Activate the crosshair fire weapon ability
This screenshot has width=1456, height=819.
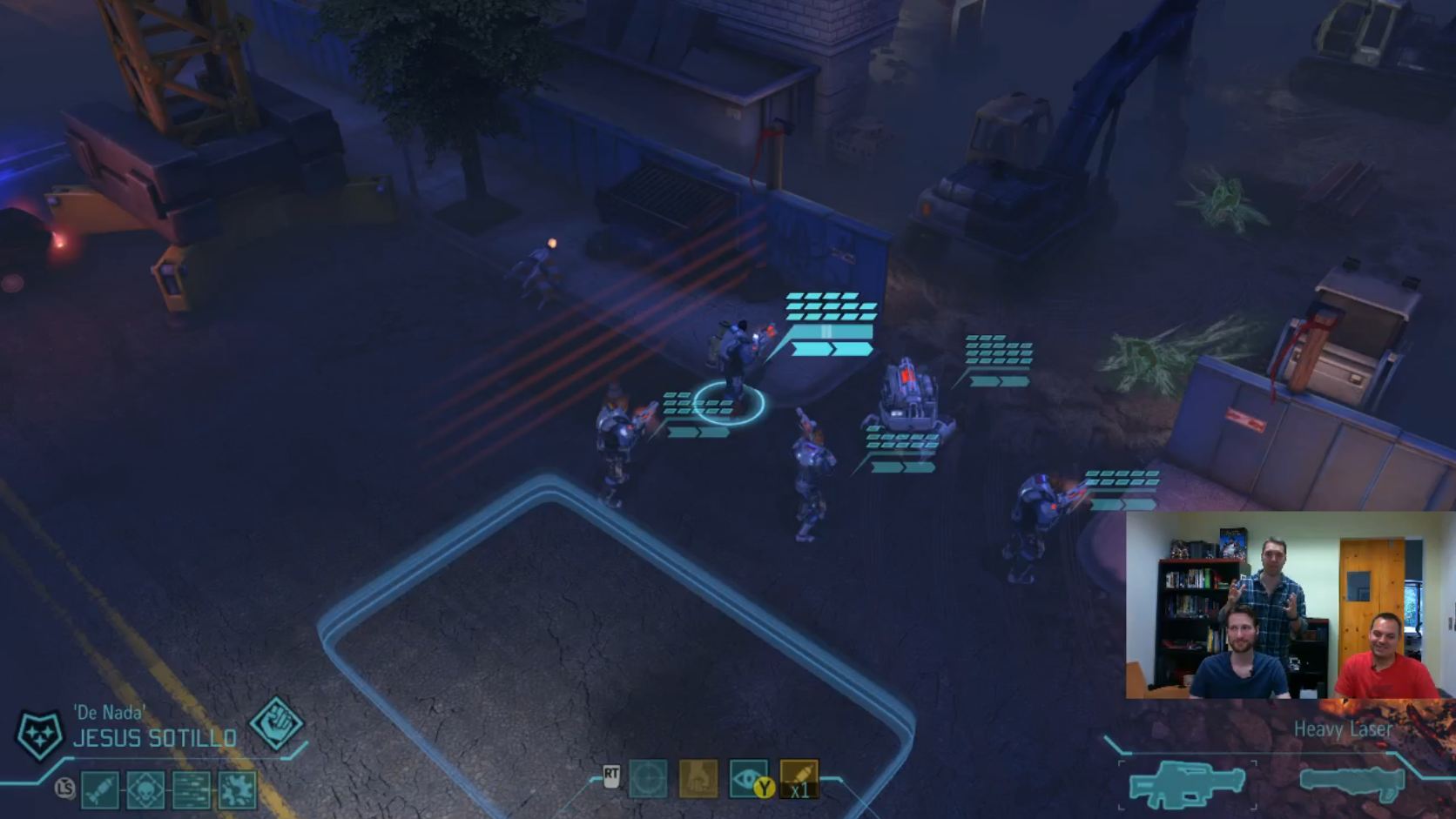click(x=648, y=779)
